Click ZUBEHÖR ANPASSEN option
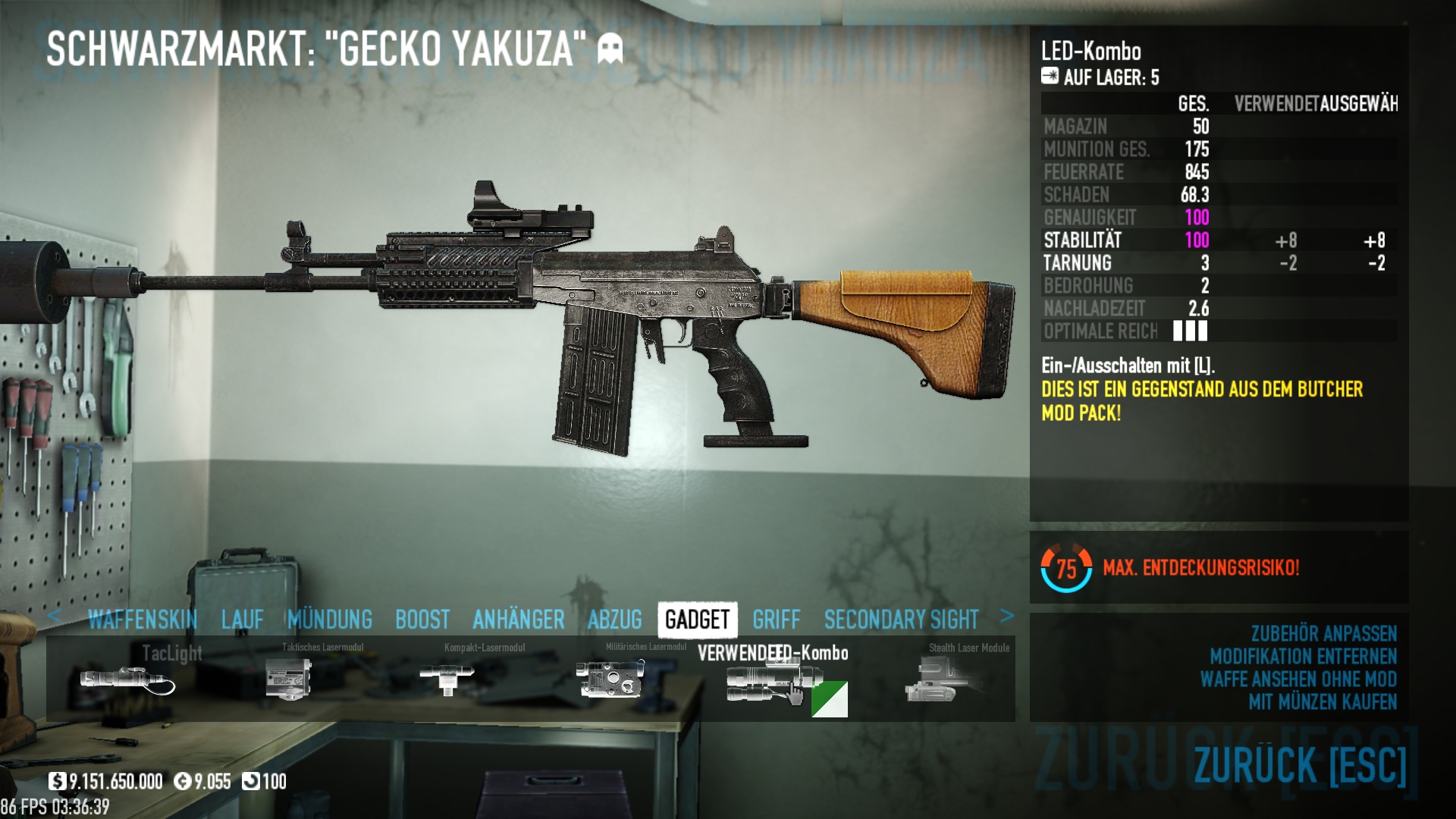The height and width of the screenshot is (819, 1456). coord(1323,634)
